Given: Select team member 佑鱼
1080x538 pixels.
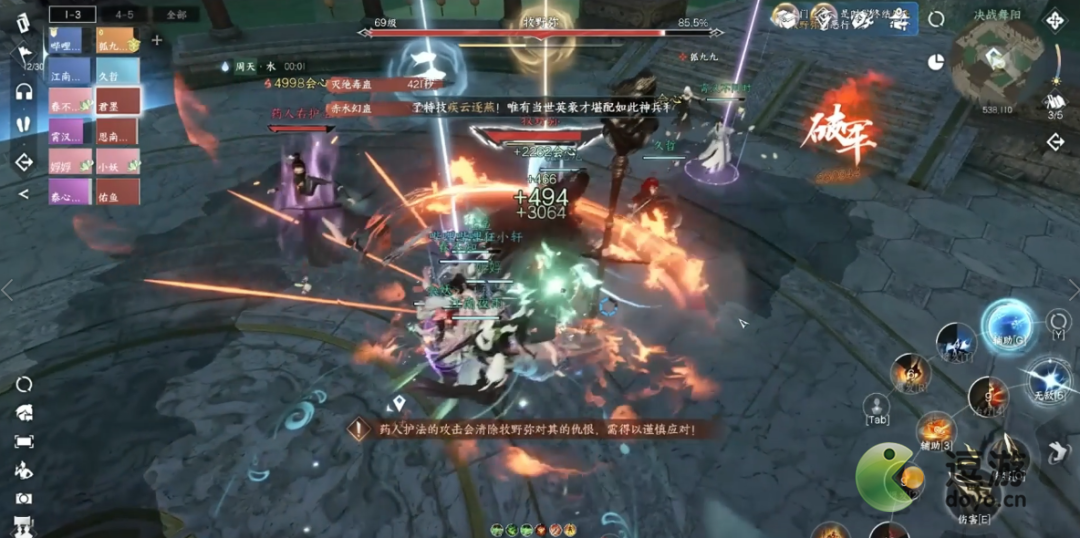Looking at the screenshot, I should click(x=118, y=191).
